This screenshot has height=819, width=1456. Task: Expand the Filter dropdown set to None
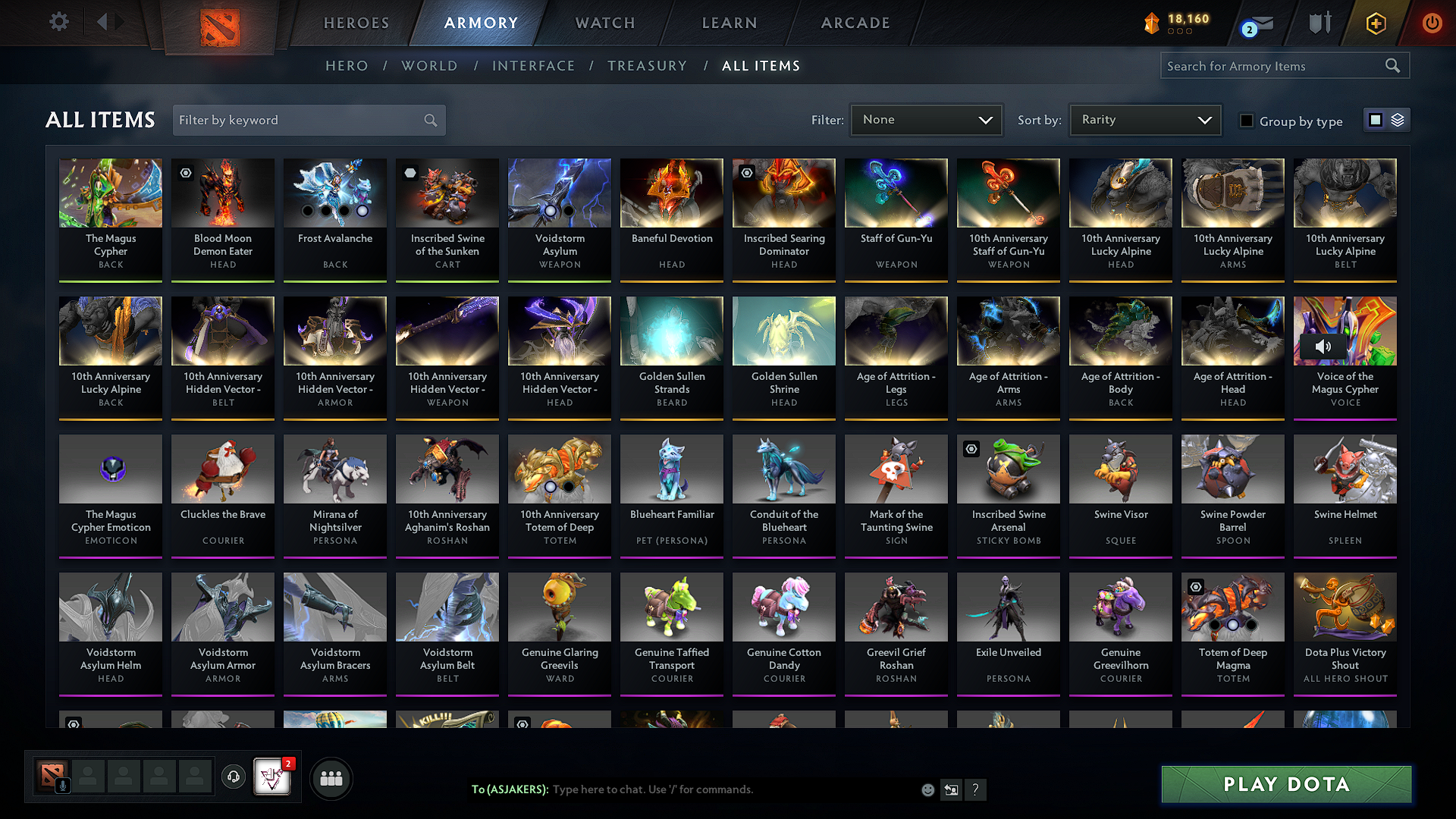[x=927, y=120]
